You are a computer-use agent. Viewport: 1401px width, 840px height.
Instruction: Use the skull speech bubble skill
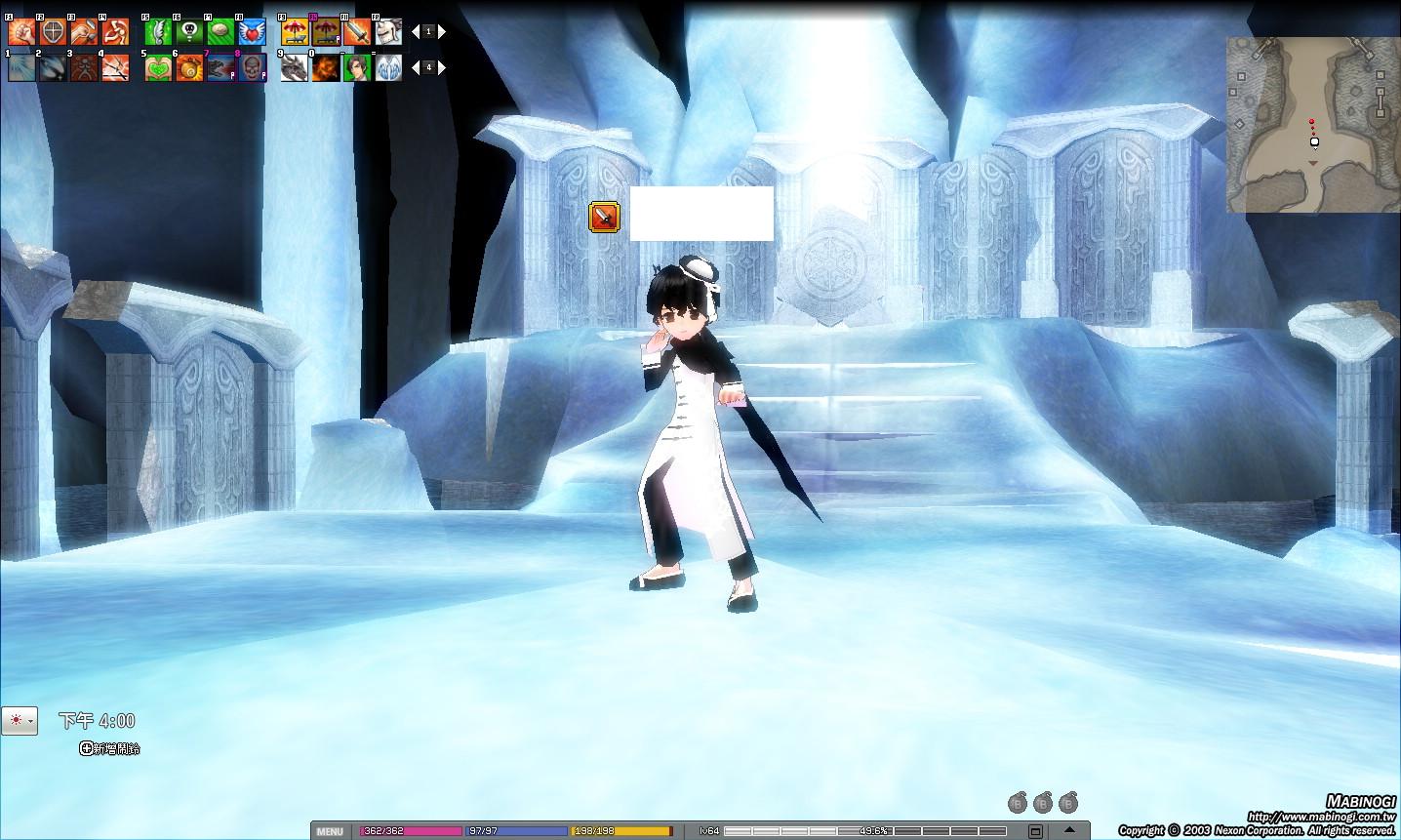coord(189,32)
